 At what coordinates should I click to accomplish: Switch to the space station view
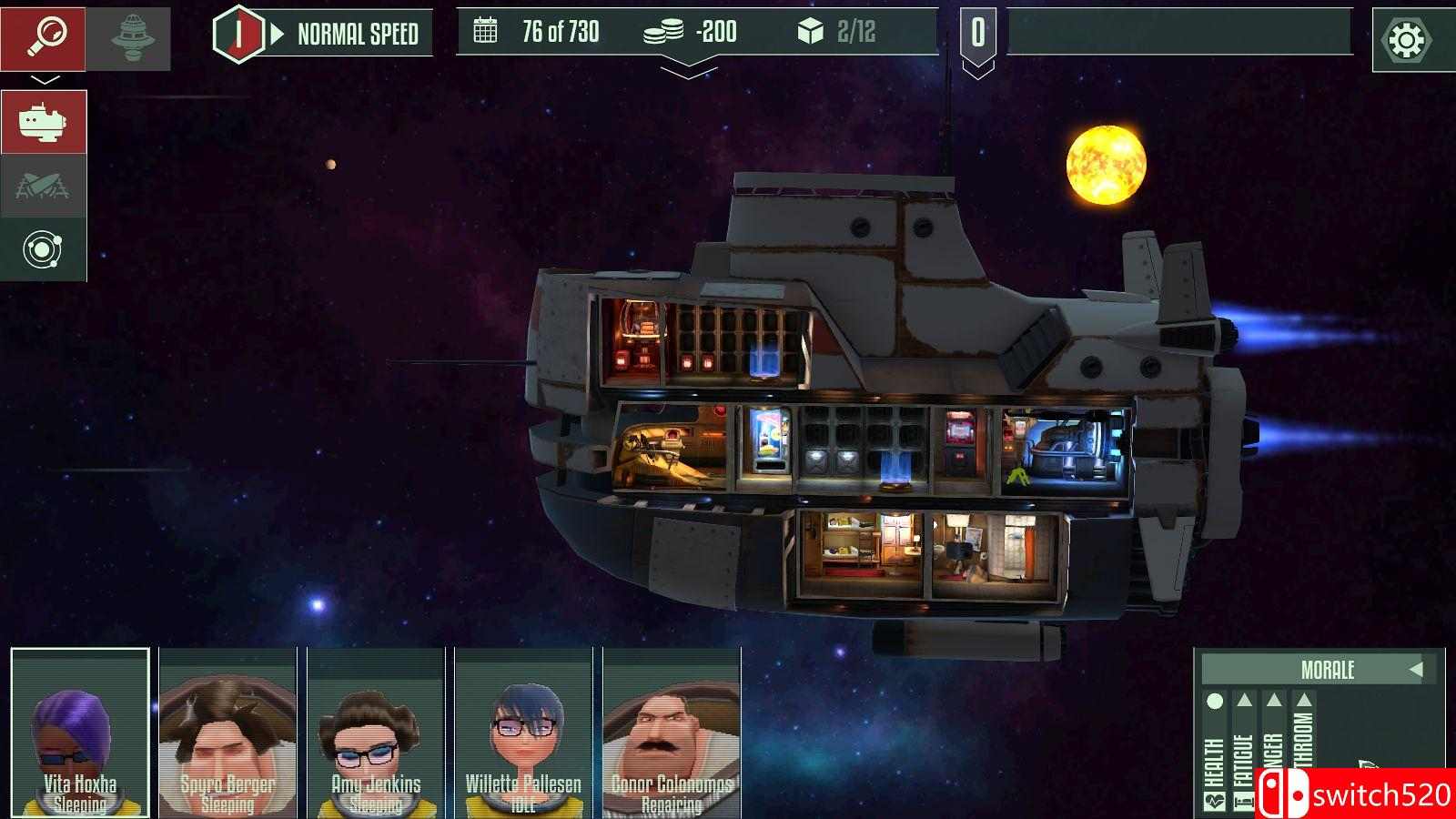pyautogui.click(x=128, y=38)
